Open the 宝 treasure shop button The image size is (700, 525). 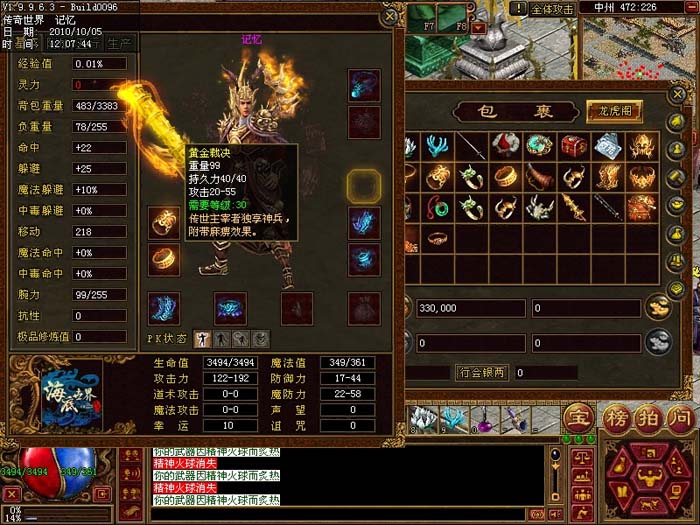(x=577, y=417)
